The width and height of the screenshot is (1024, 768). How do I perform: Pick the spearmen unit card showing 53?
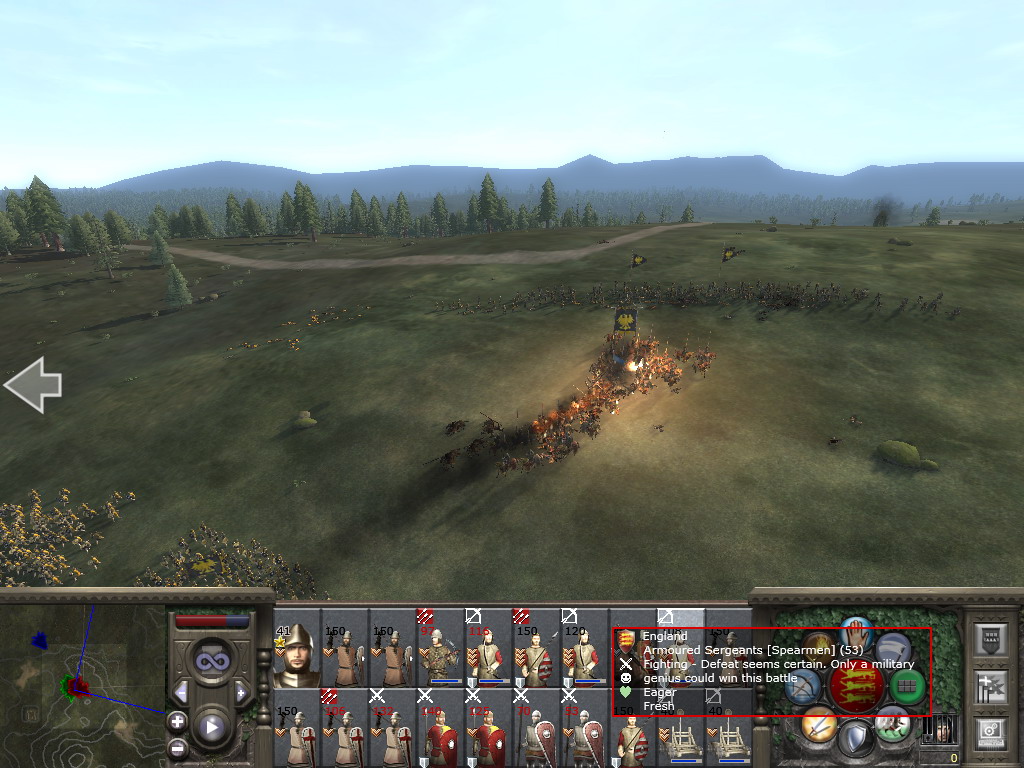584,732
